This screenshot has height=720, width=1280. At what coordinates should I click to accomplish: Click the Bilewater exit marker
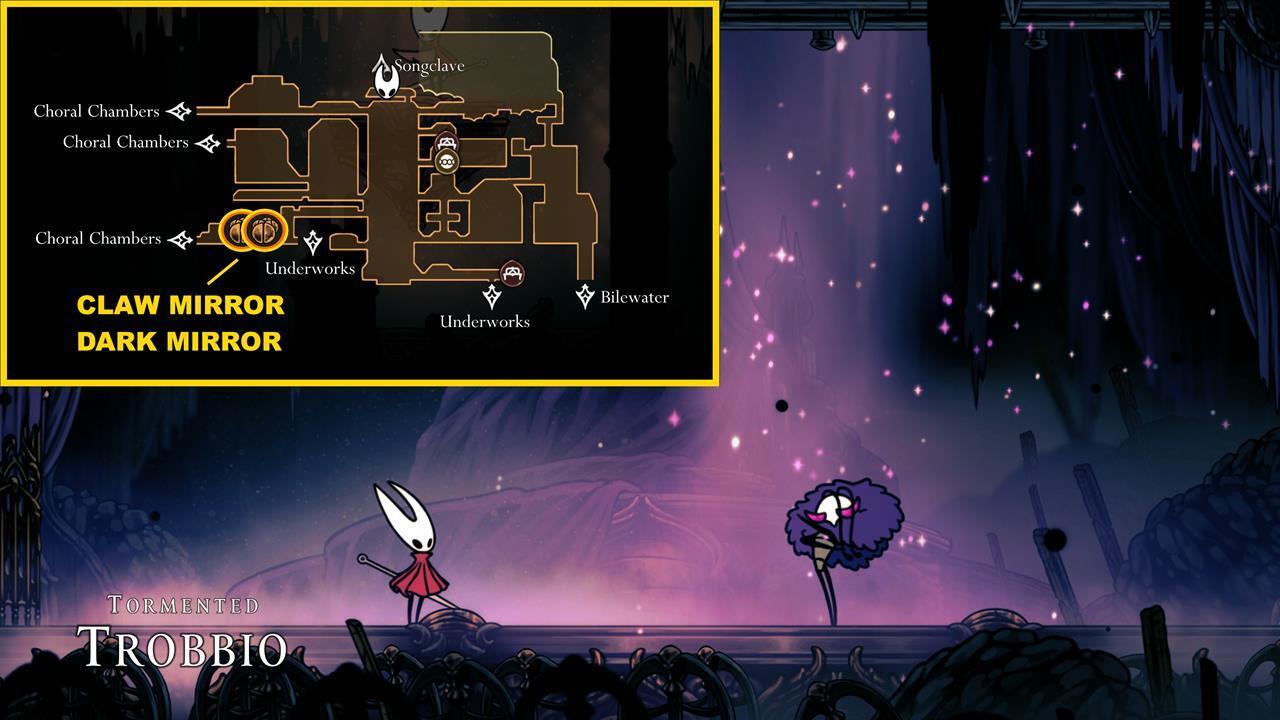pyautogui.click(x=586, y=296)
